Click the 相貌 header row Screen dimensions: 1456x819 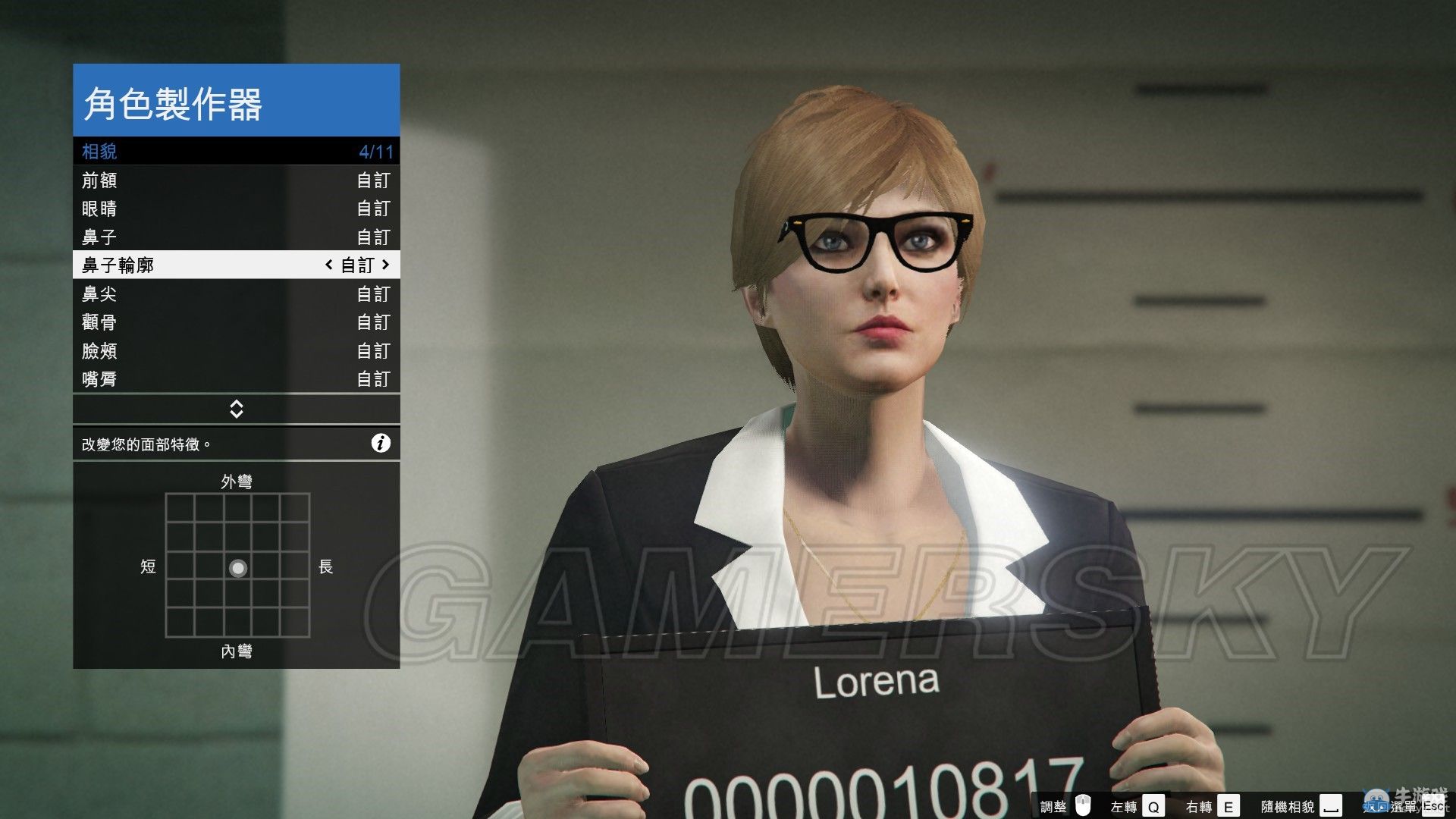coord(236,152)
